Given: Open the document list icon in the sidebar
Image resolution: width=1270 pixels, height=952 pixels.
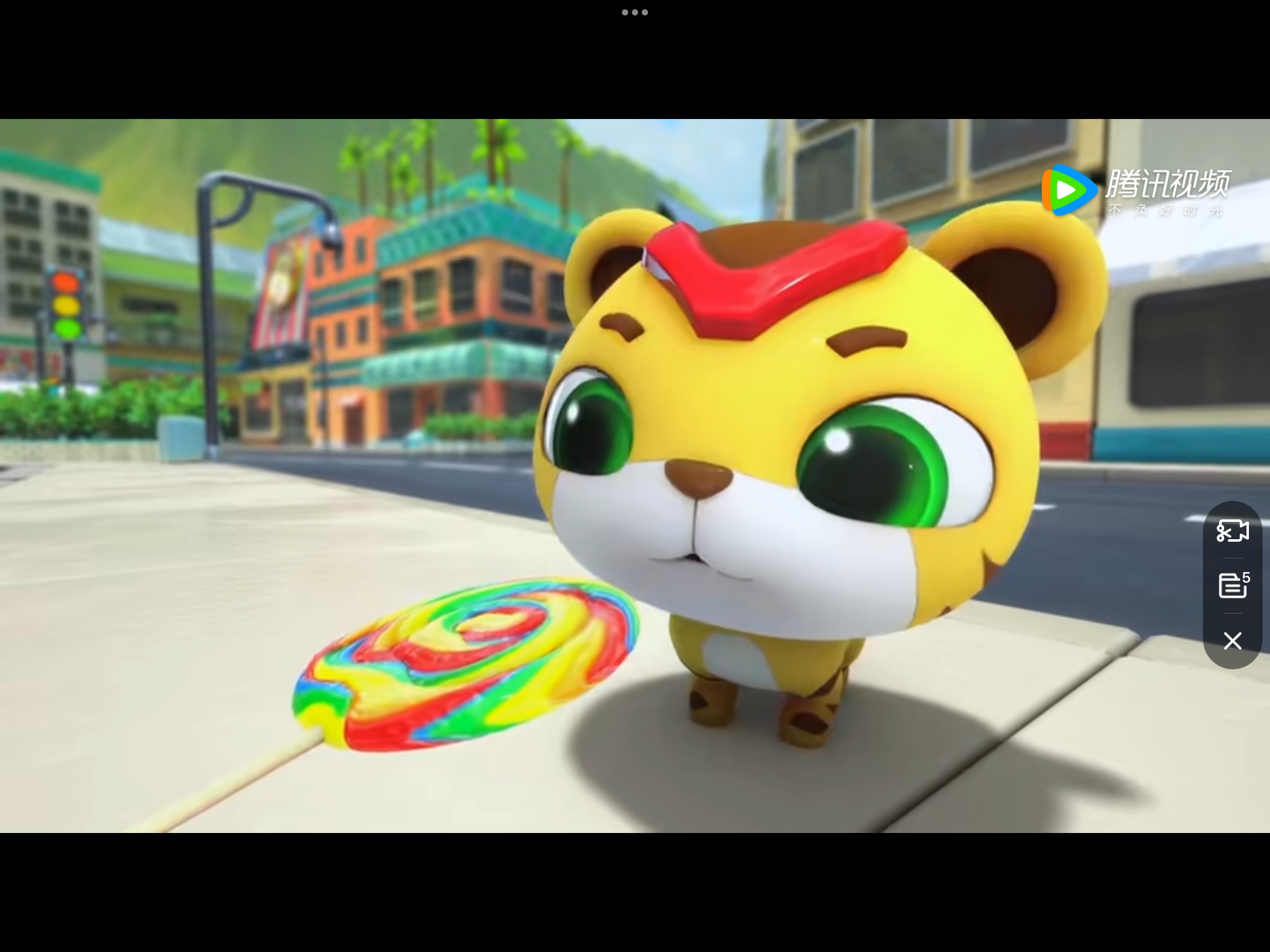Looking at the screenshot, I should click(x=1232, y=586).
